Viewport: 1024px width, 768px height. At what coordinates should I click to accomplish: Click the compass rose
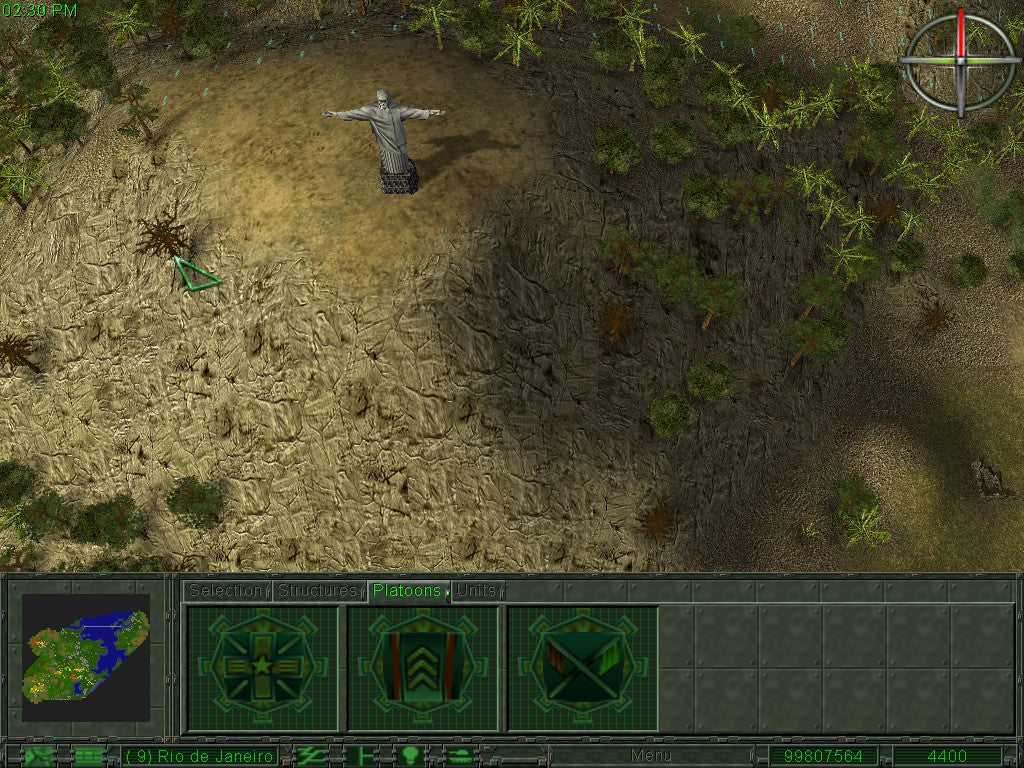(x=960, y=61)
